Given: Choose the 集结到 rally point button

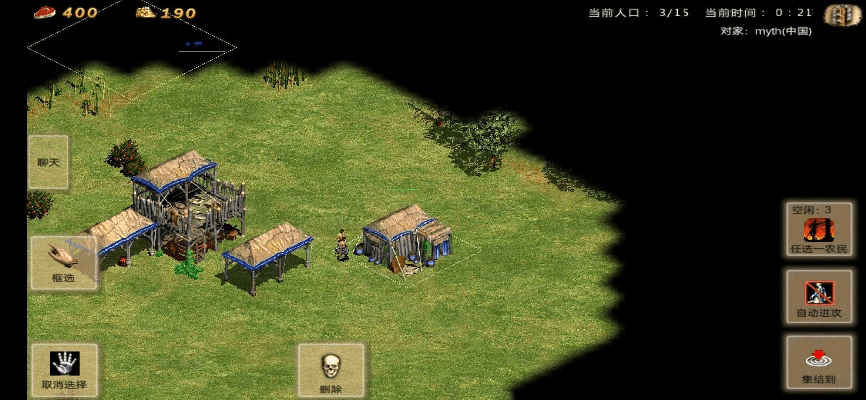Looking at the screenshot, I should 818,363.
